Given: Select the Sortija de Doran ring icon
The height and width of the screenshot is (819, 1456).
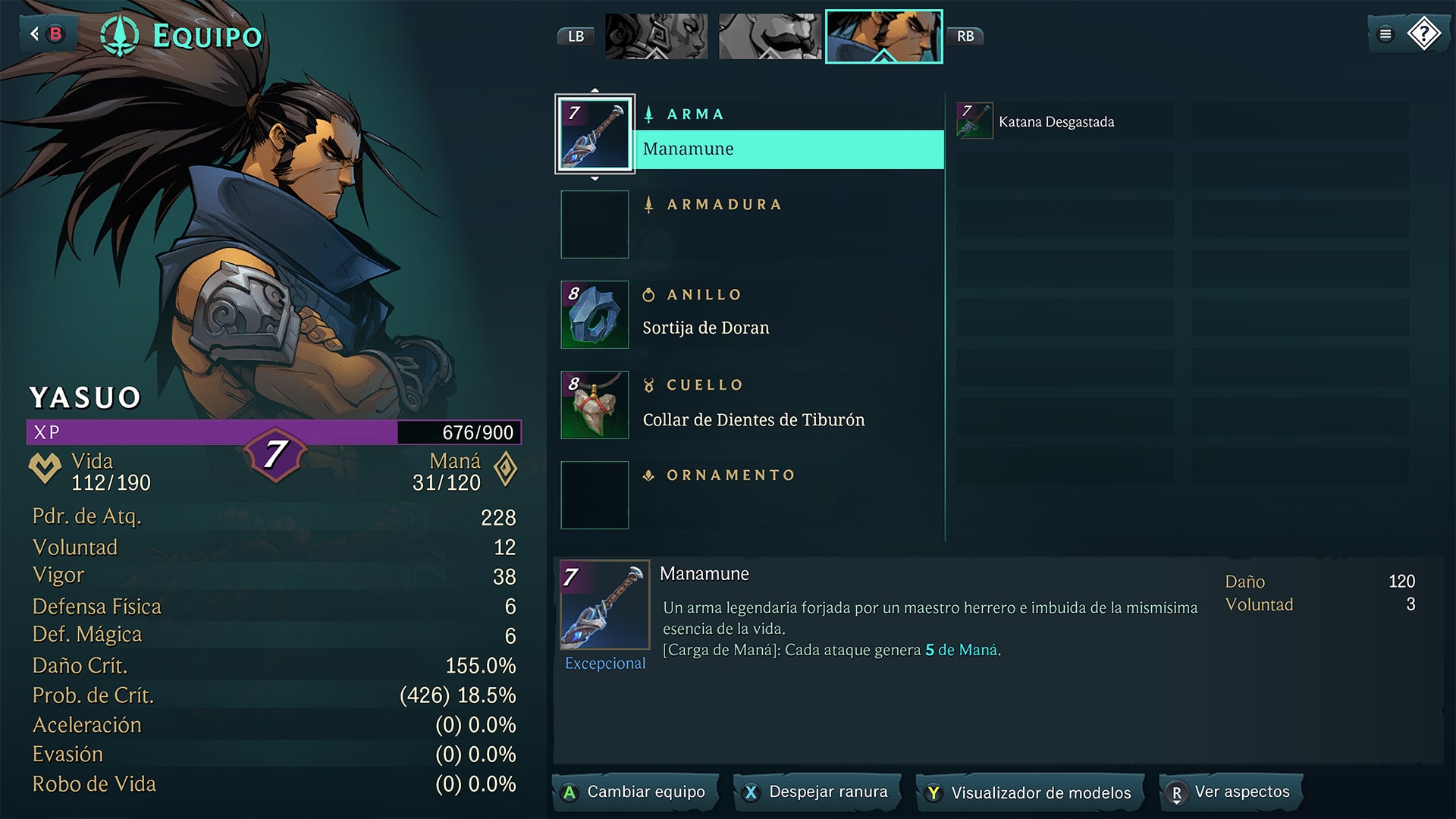Looking at the screenshot, I should click(x=595, y=314).
